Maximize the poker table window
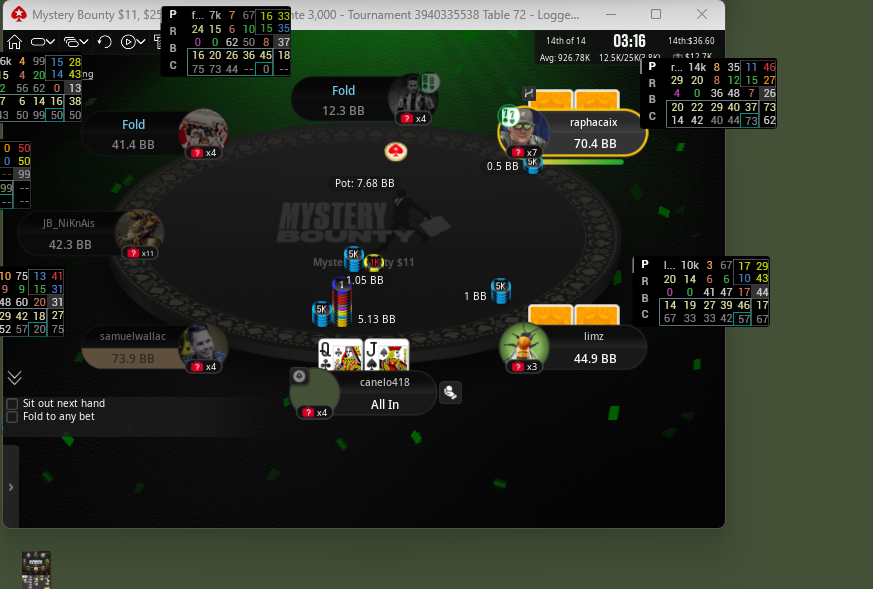 click(656, 14)
